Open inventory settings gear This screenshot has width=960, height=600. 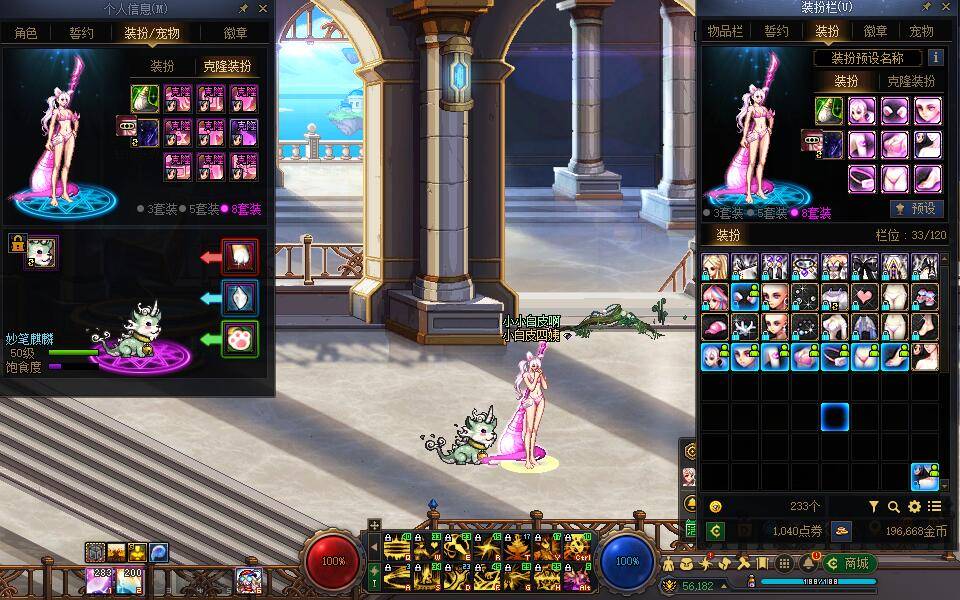coord(914,507)
